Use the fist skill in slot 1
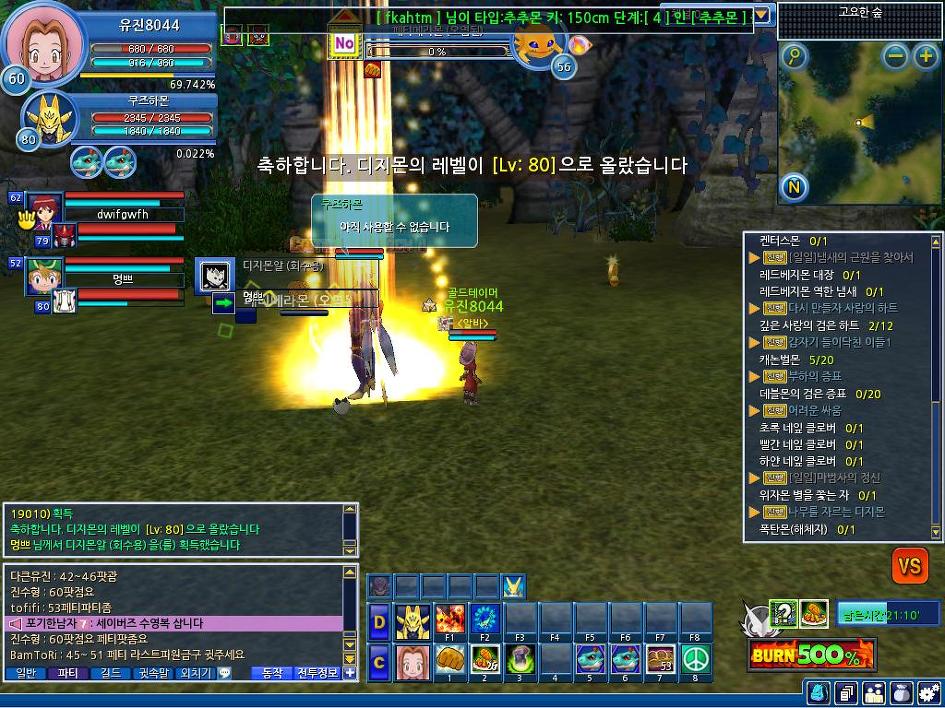 (x=450, y=660)
